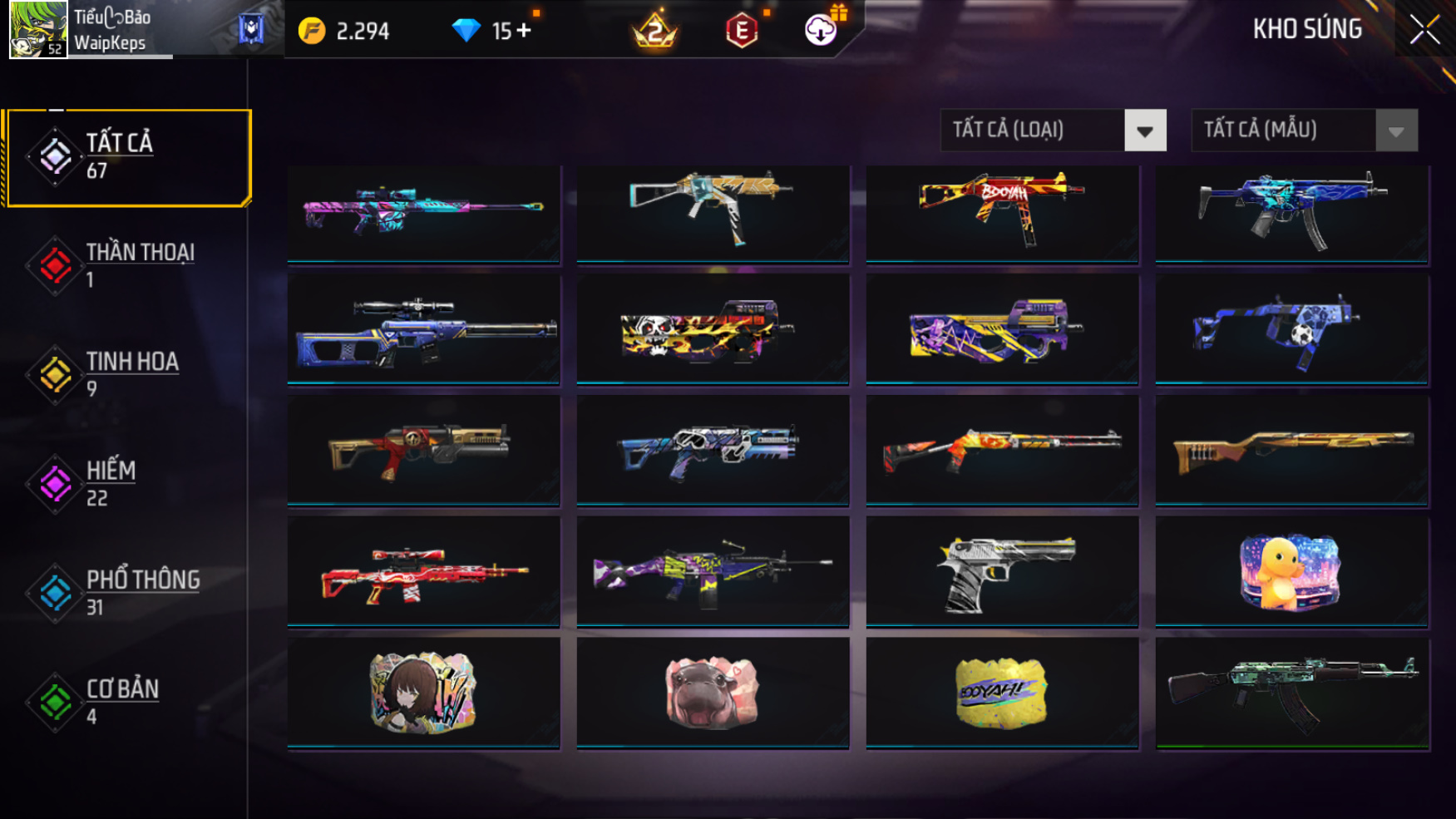Choose the yellow duck gloo wall skin
1456x819 pixels.
point(1291,572)
